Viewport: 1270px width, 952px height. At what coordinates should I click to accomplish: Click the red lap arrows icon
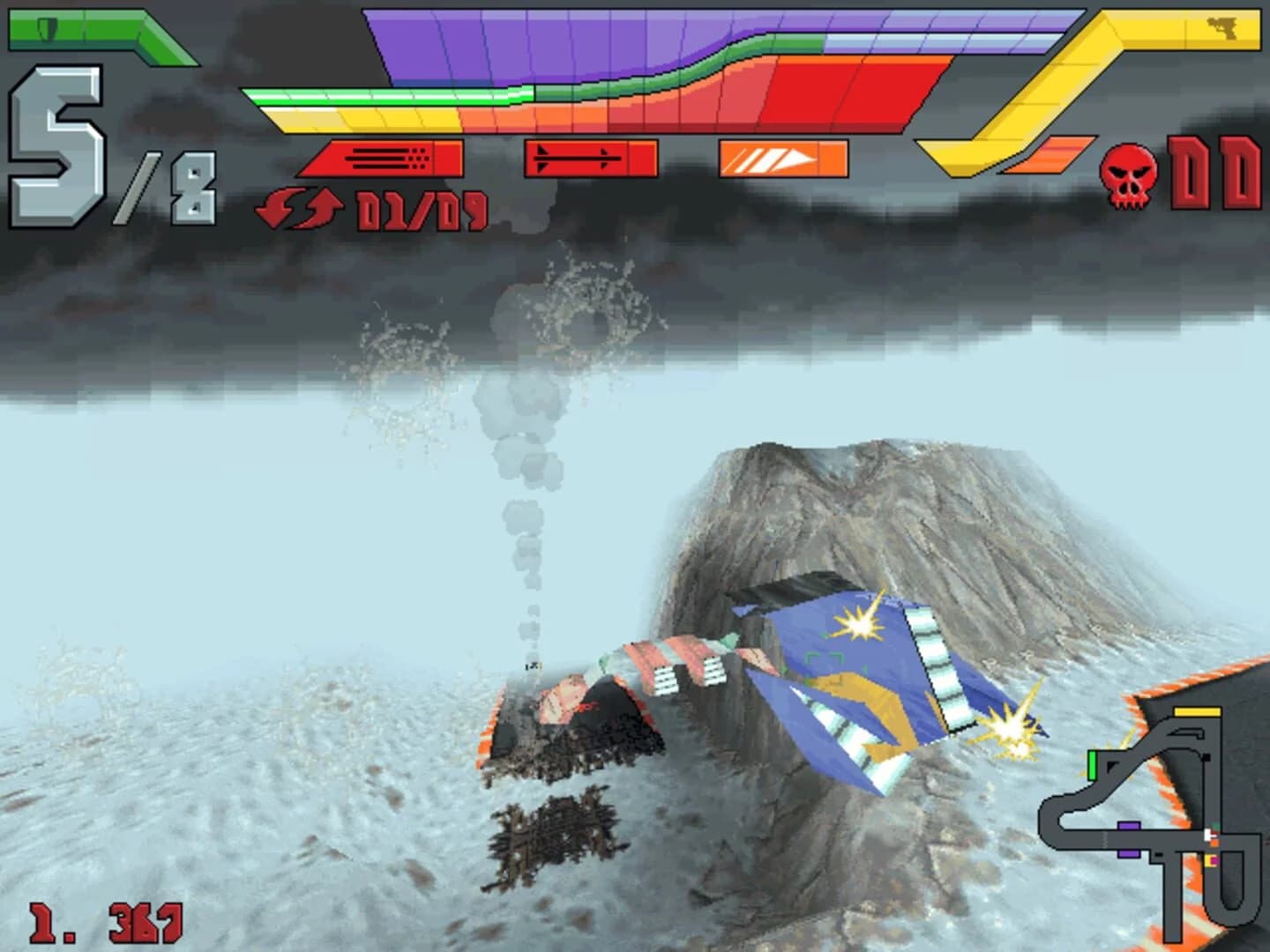tap(299, 210)
